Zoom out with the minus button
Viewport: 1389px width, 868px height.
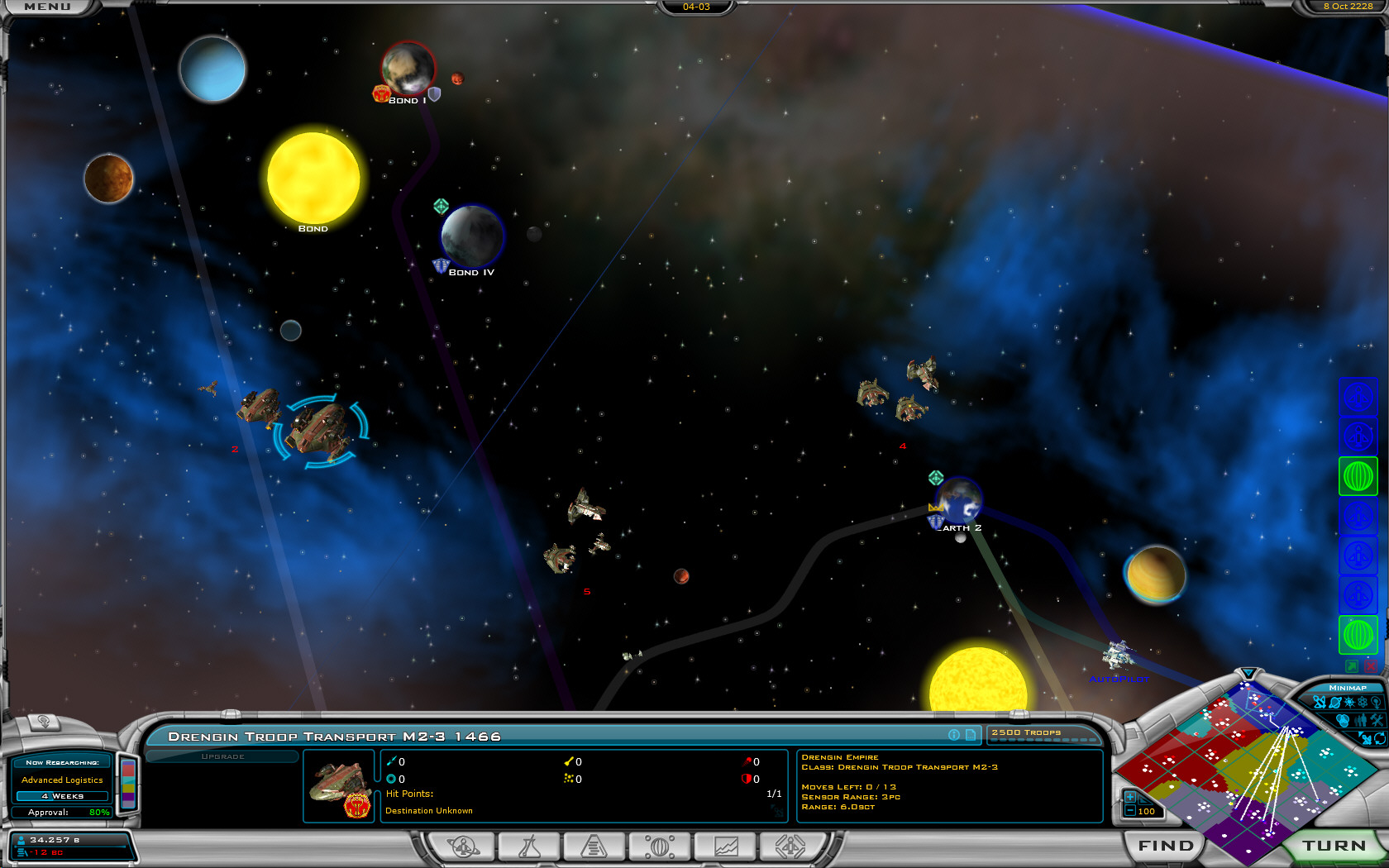(1129, 811)
